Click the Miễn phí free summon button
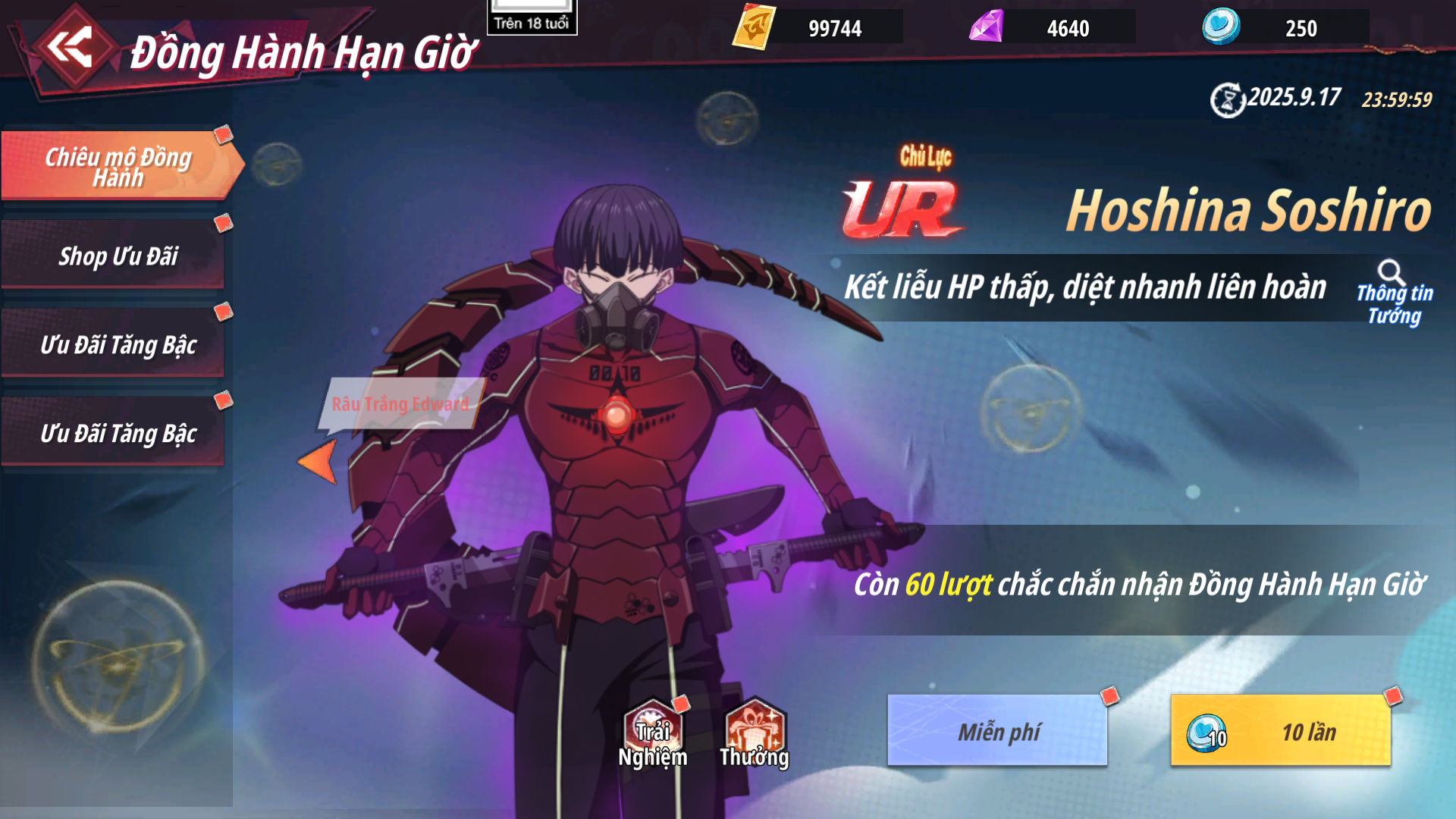The width and height of the screenshot is (1456, 819). (x=997, y=731)
